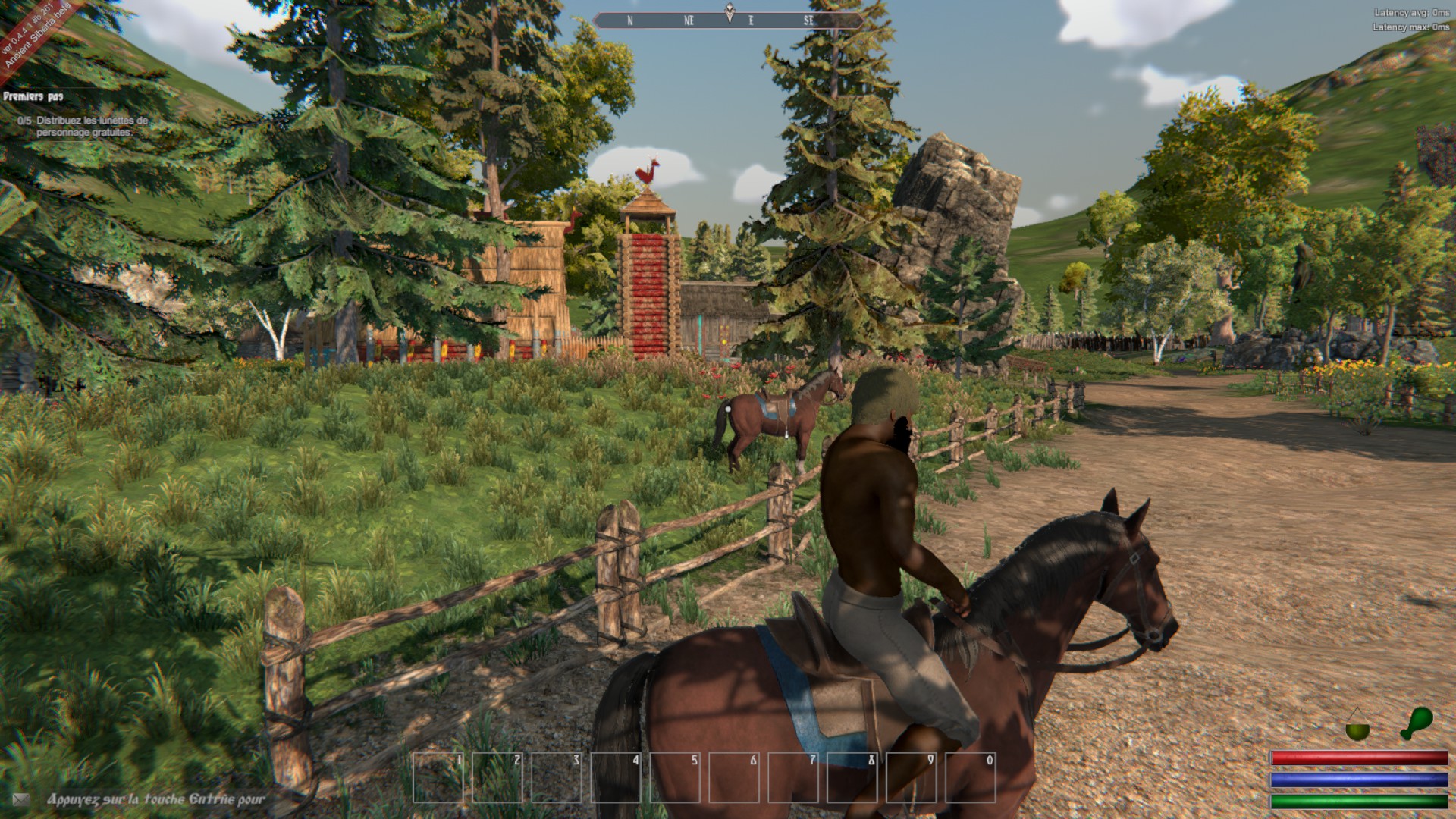Click the lunettes distribution quest objective text
This screenshot has height=819, width=1456.
(87, 125)
